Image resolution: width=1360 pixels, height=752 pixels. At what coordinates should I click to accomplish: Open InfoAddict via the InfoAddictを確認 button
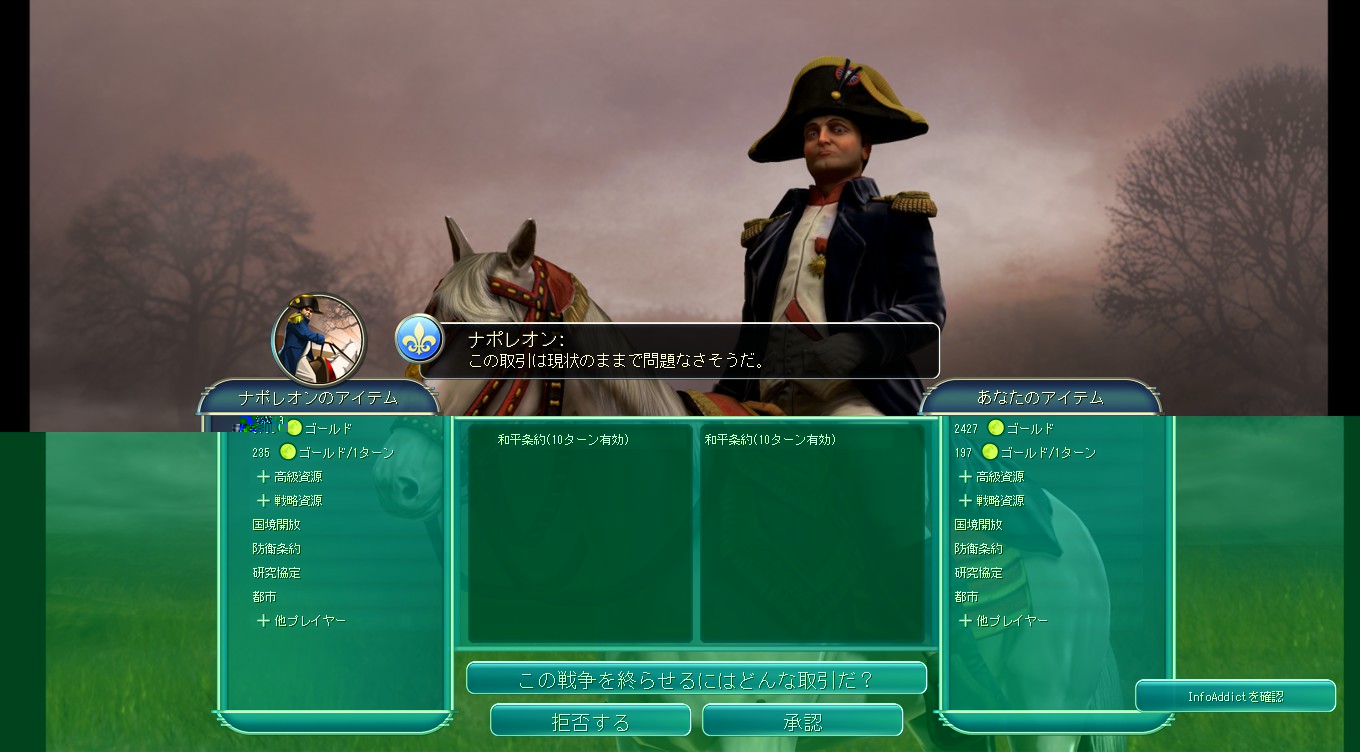(1235, 696)
